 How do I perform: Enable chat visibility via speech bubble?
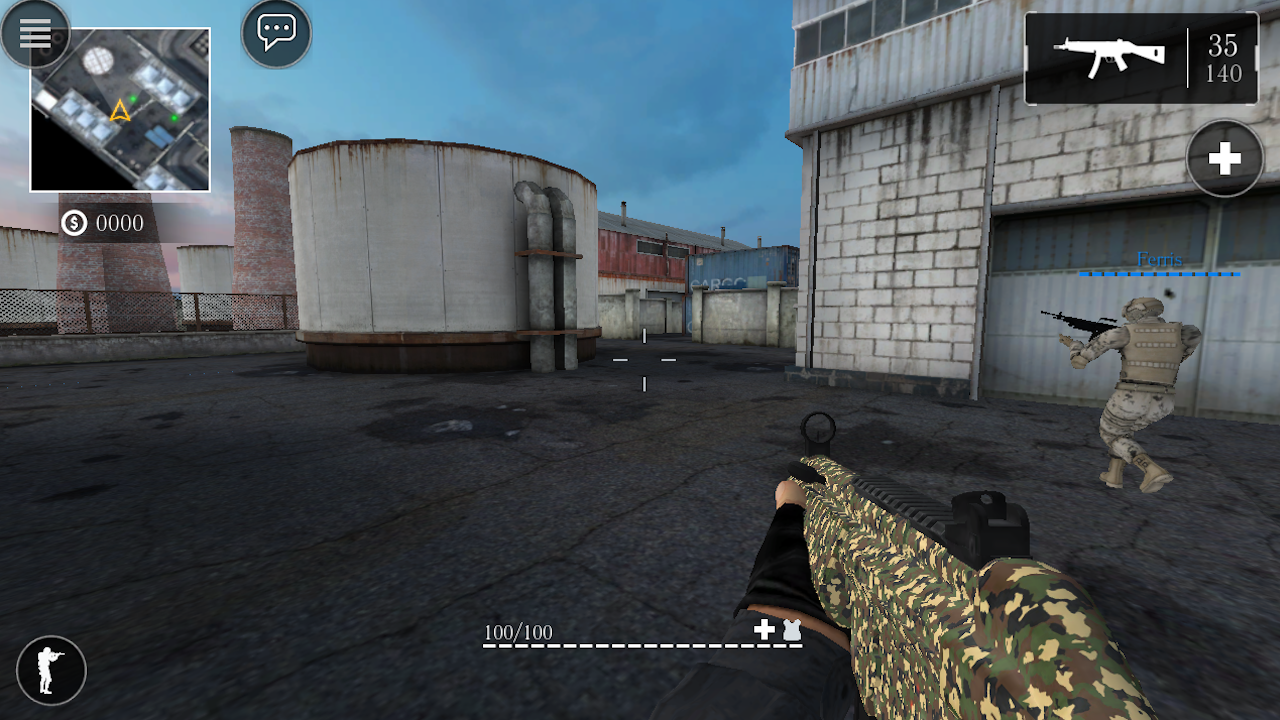[x=275, y=33]
